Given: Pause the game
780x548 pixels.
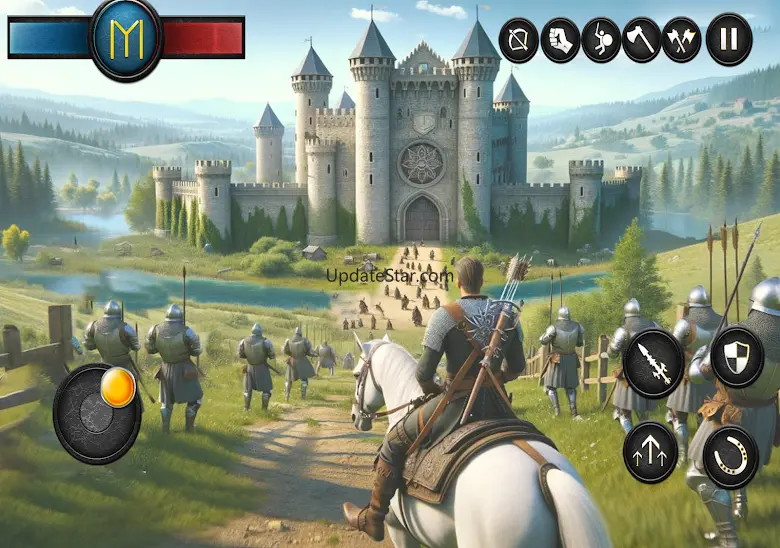Looking at the screenshot, I should [728, 41].
